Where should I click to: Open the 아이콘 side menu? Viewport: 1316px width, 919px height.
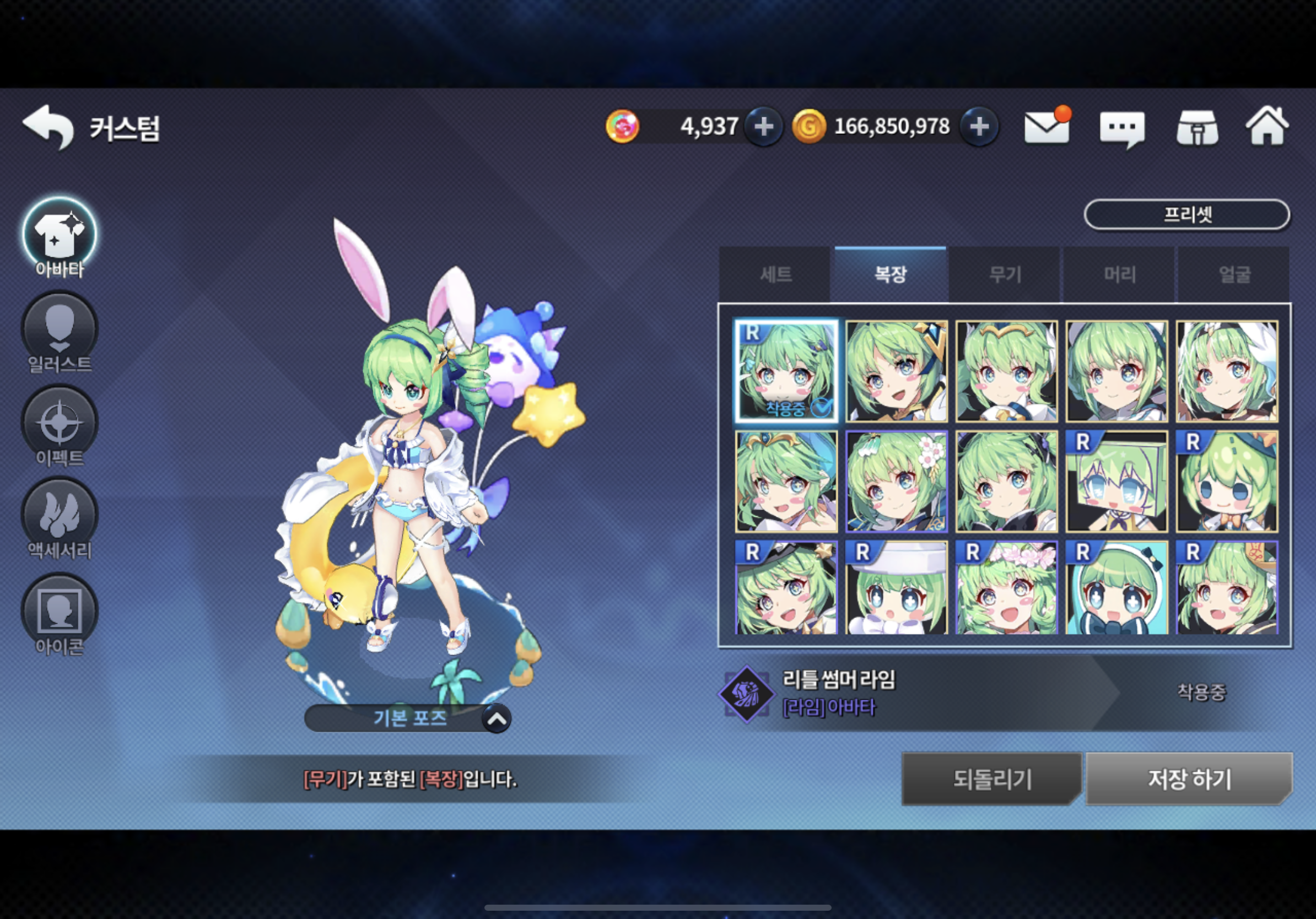pyautogui.click(x=60, y=615)
